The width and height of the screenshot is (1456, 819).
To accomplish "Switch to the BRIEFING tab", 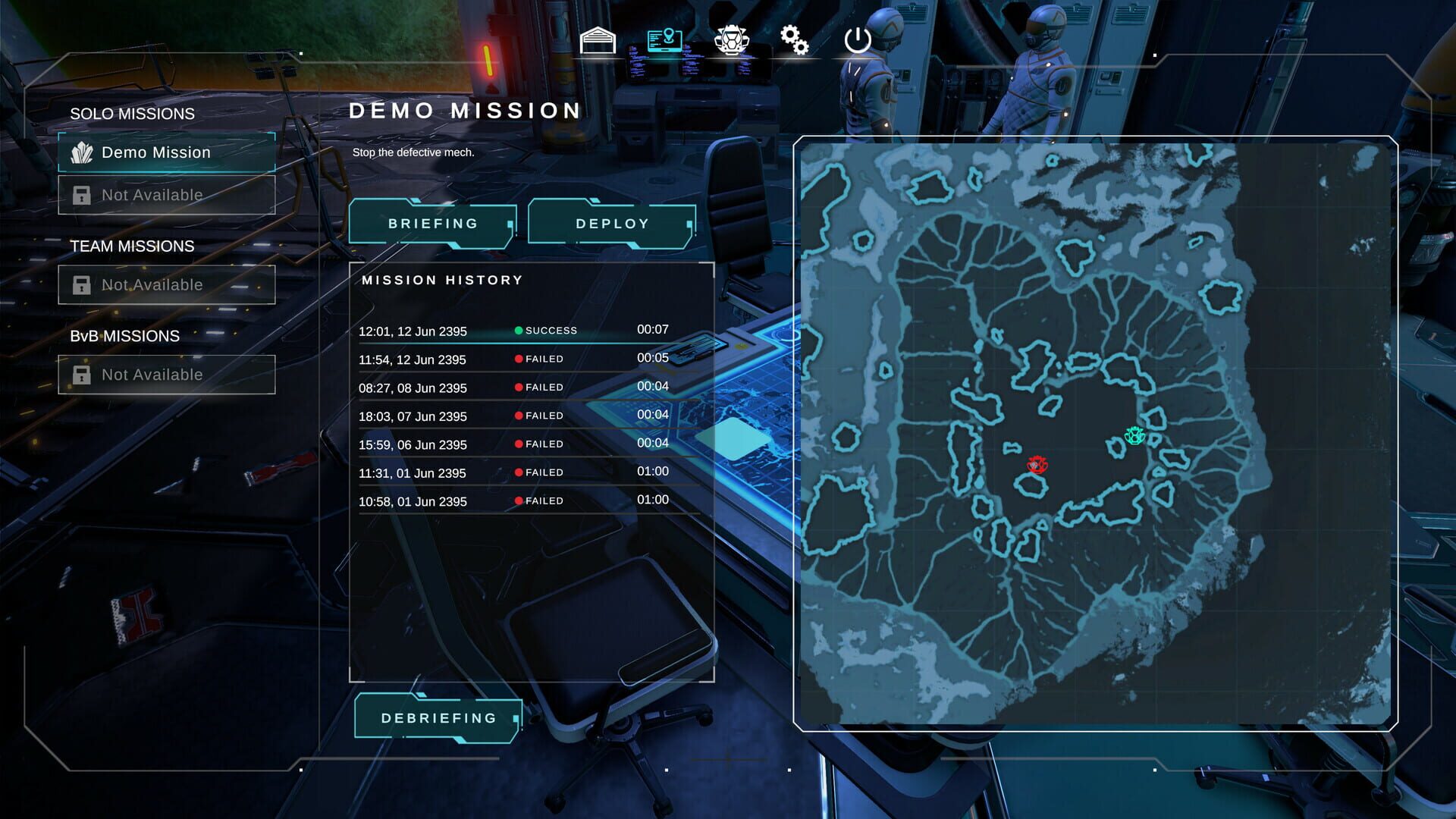I will [431, 223].
